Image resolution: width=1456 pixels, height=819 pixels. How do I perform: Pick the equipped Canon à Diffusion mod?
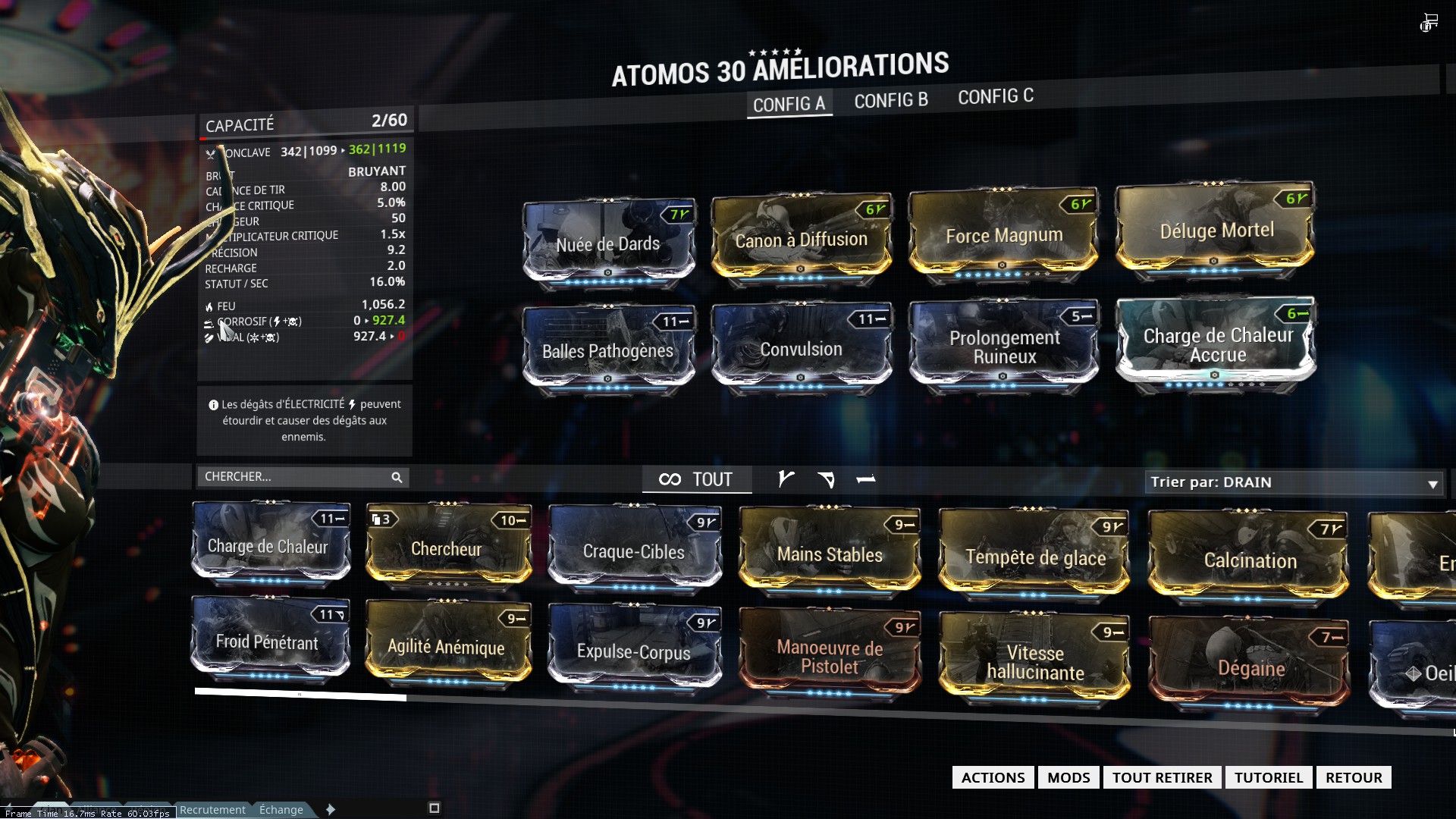[x=801, y=240]
